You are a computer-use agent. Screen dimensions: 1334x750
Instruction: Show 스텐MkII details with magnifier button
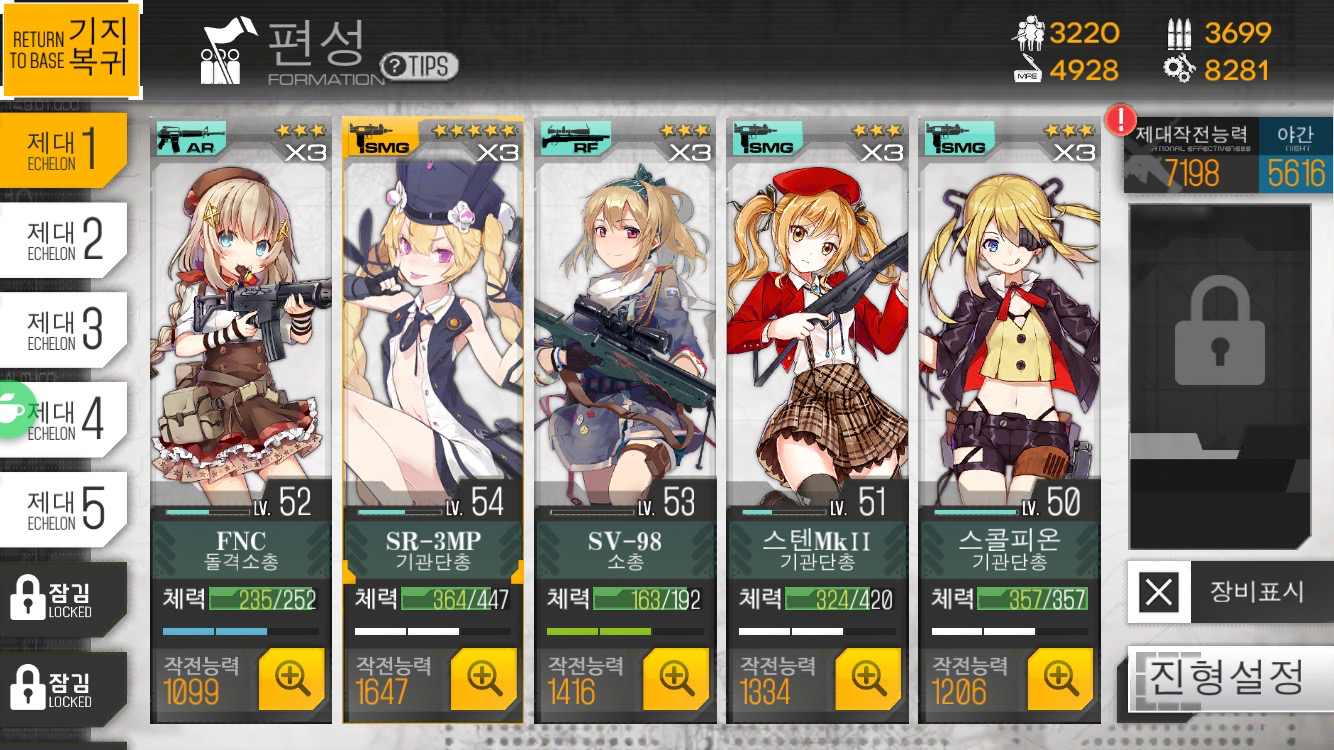[x=868, y=679]
